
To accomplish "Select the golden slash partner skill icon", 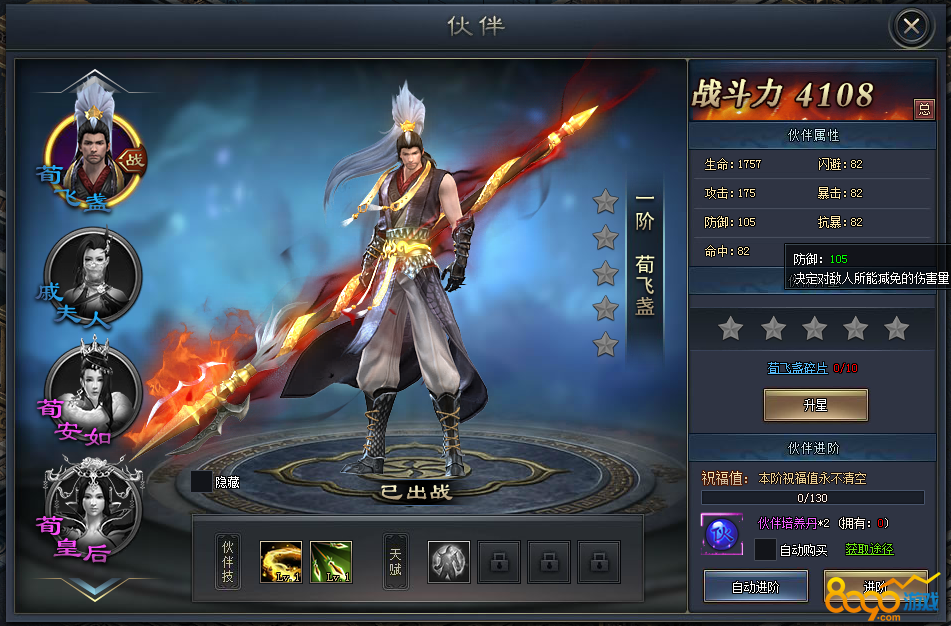I will 280,562.
